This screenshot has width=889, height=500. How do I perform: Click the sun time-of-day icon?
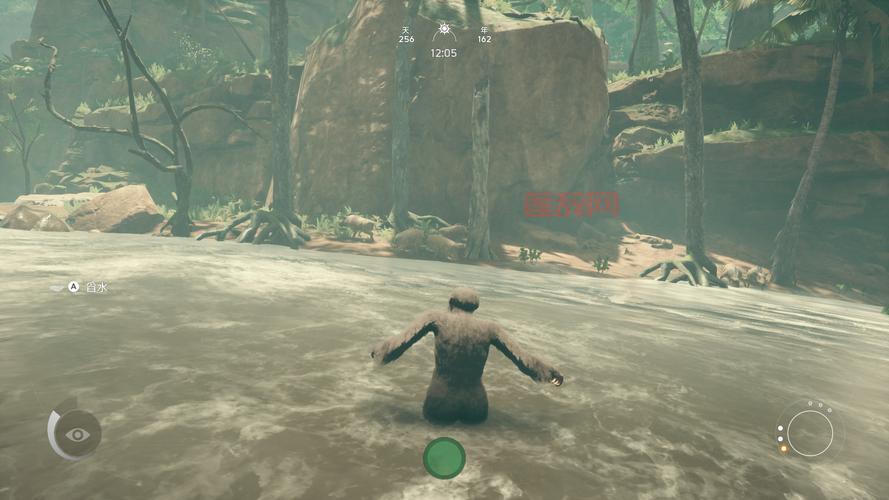444,31
